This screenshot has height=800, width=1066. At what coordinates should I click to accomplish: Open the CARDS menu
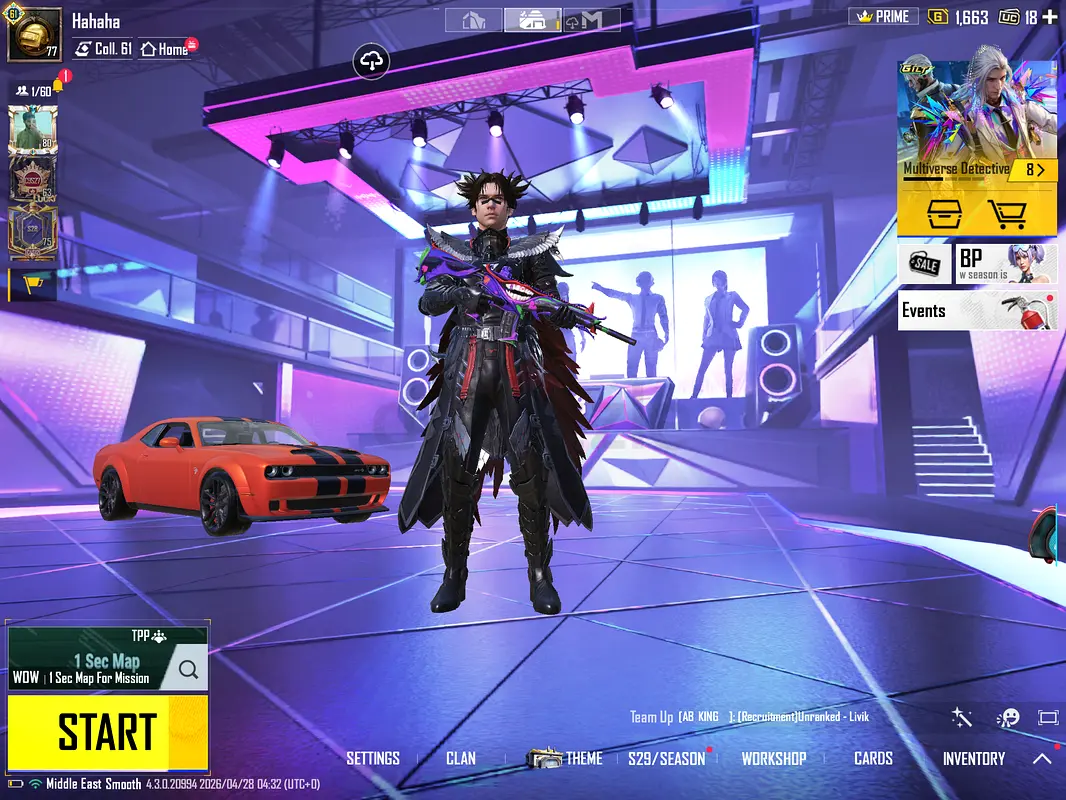click(x=873, y=759)
